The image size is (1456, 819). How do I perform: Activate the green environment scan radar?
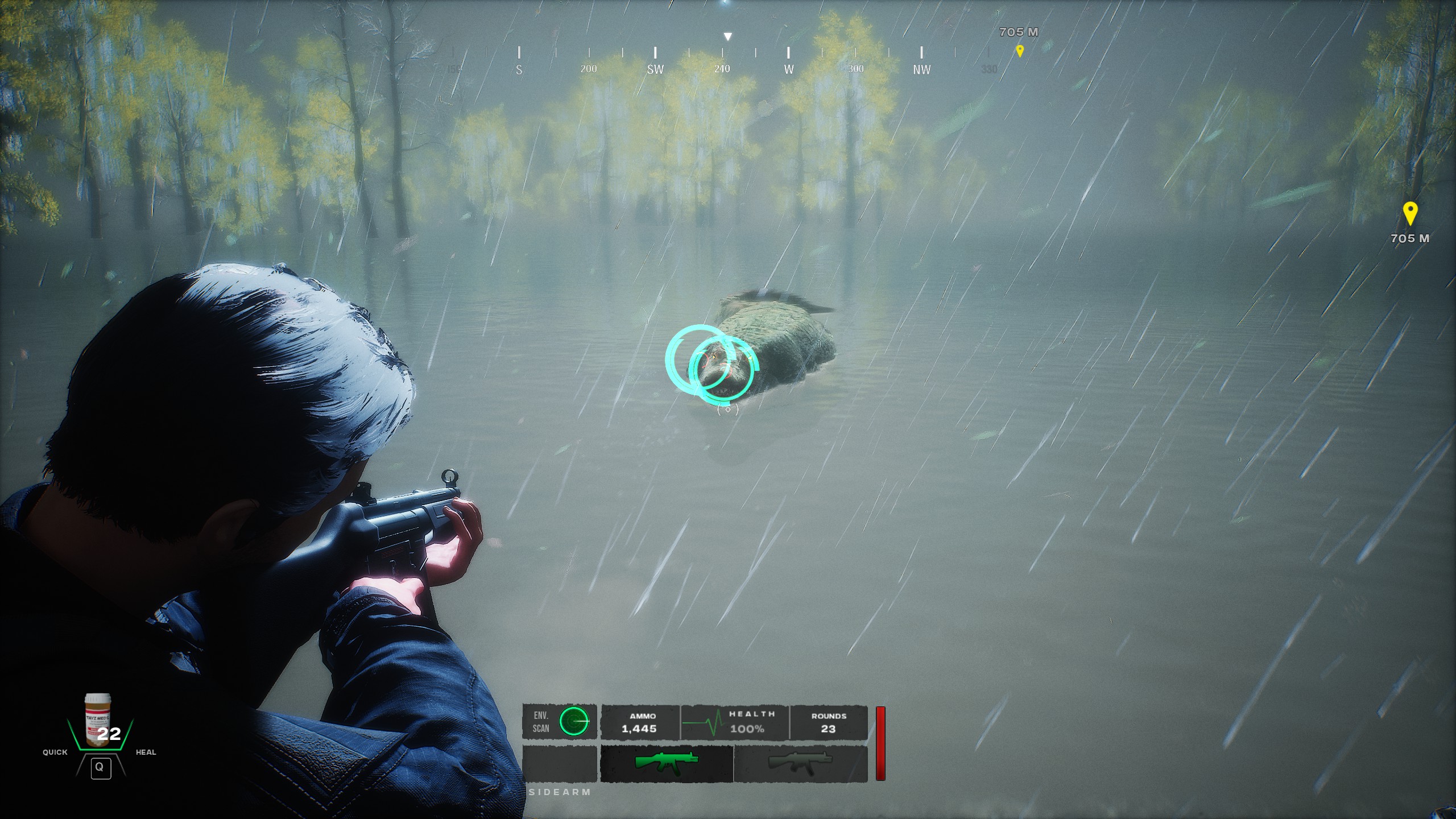pyautogui.click(x=574, y=721)
